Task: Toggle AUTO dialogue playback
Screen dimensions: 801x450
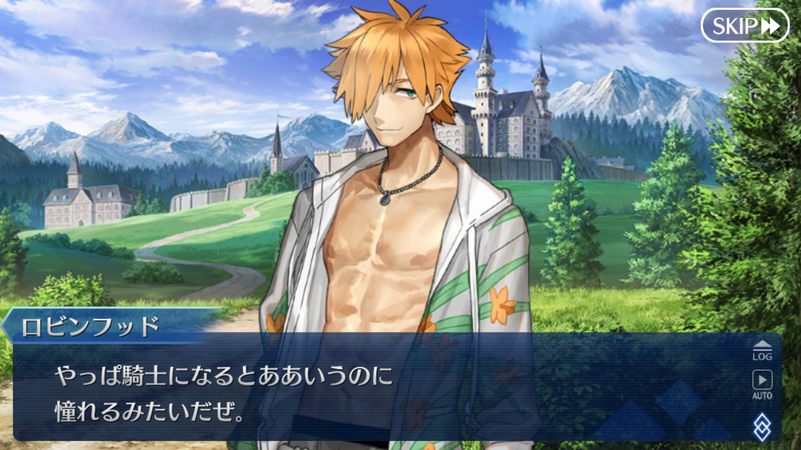Action: pyautogui.click(x=762, y=385)
